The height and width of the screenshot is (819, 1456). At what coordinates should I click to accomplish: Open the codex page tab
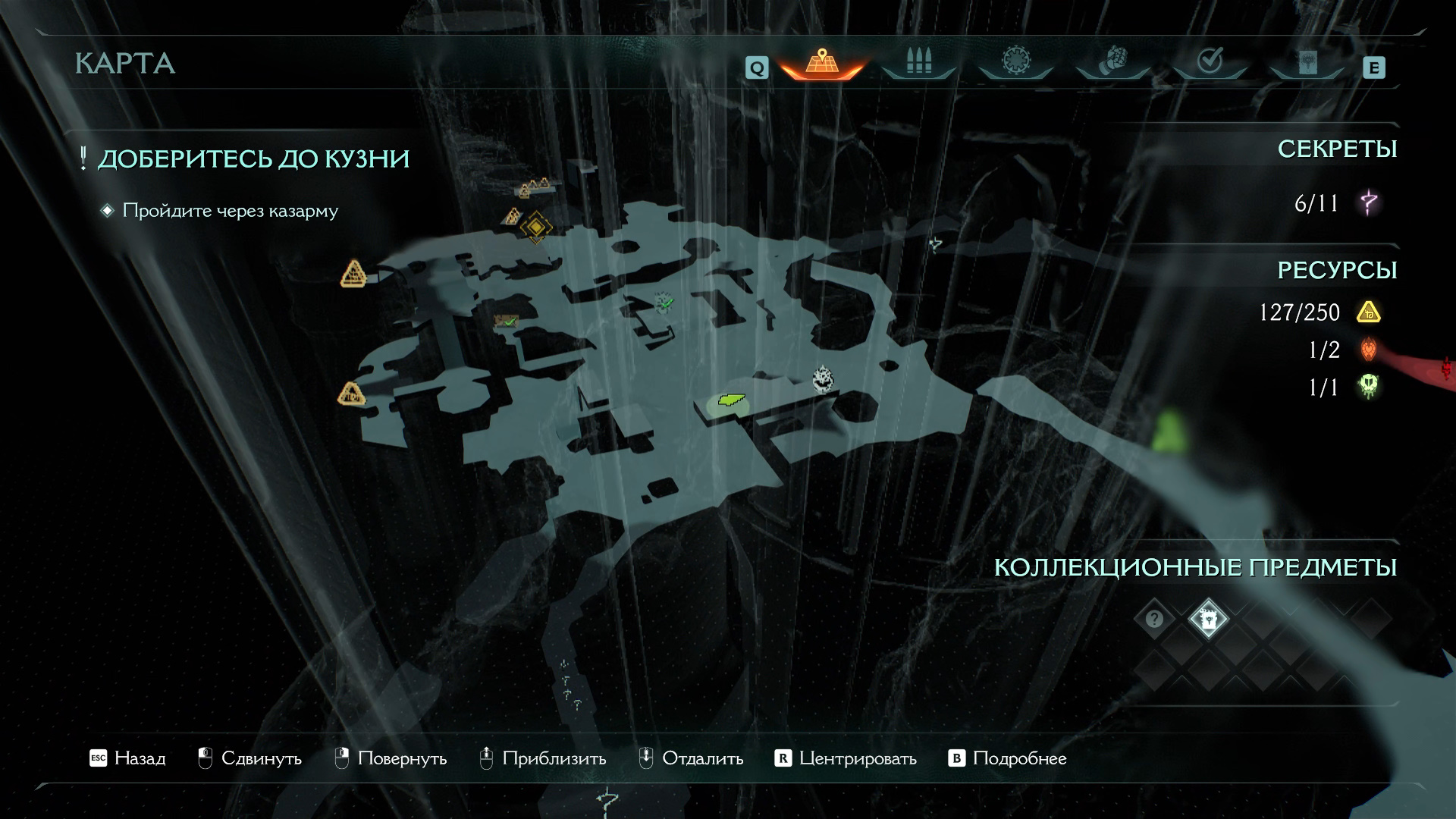(x=1306, y=62)
